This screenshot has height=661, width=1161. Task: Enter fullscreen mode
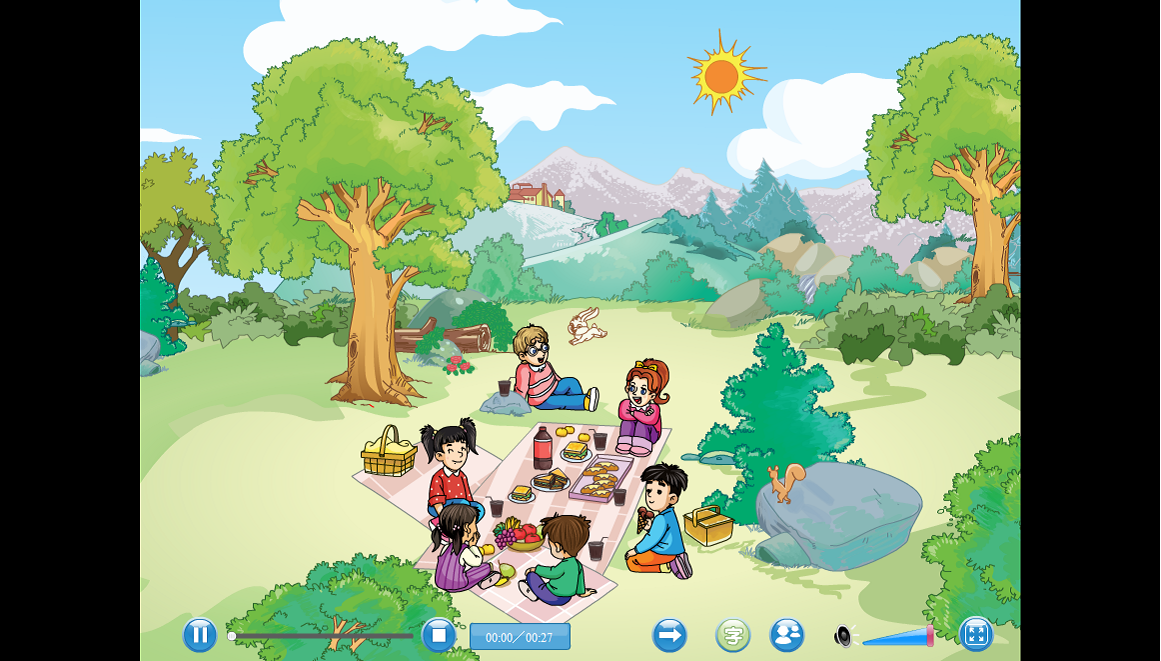975,634
